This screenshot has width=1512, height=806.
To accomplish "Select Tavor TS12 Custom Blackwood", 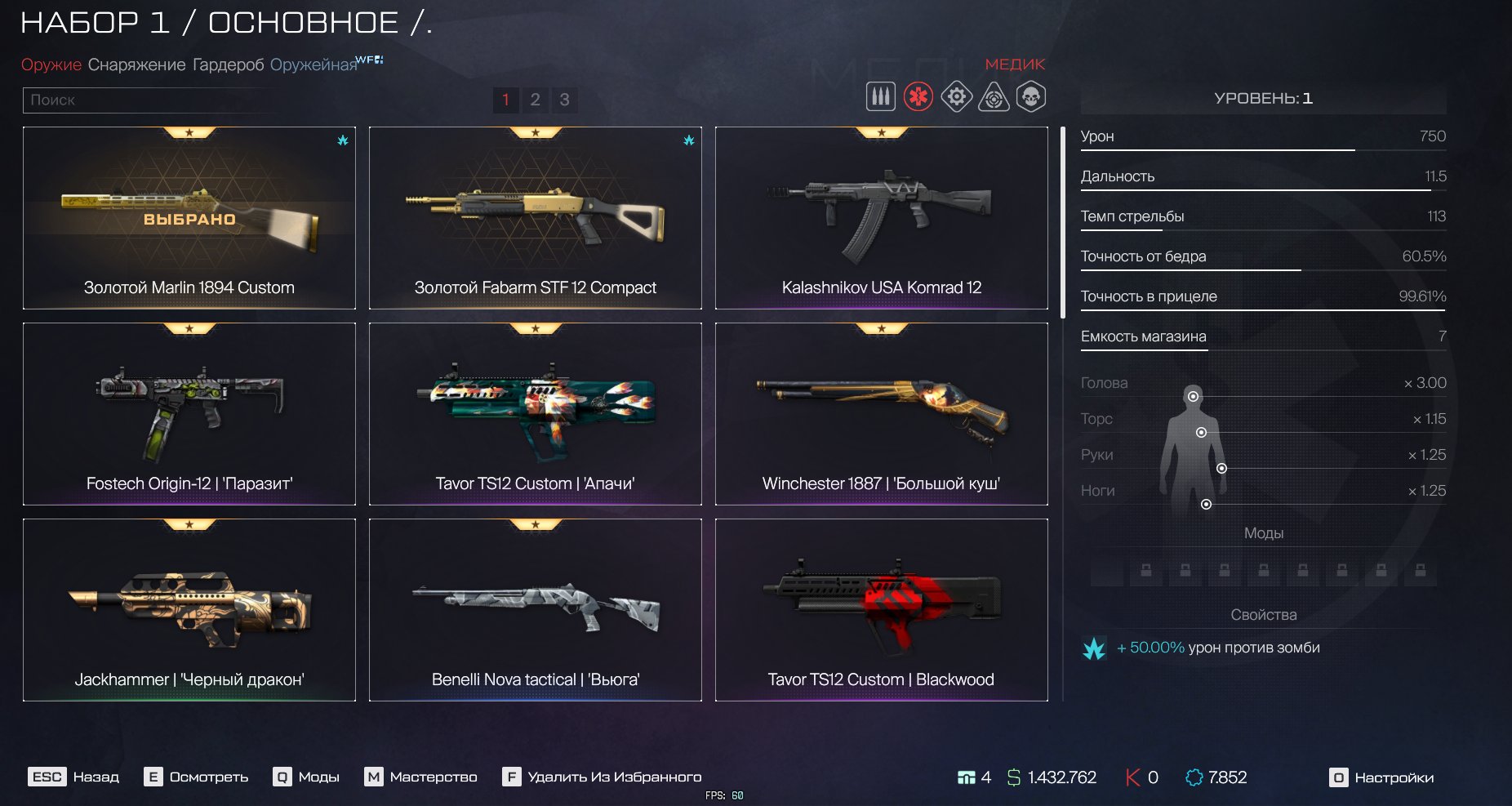I will click(881, 610).
